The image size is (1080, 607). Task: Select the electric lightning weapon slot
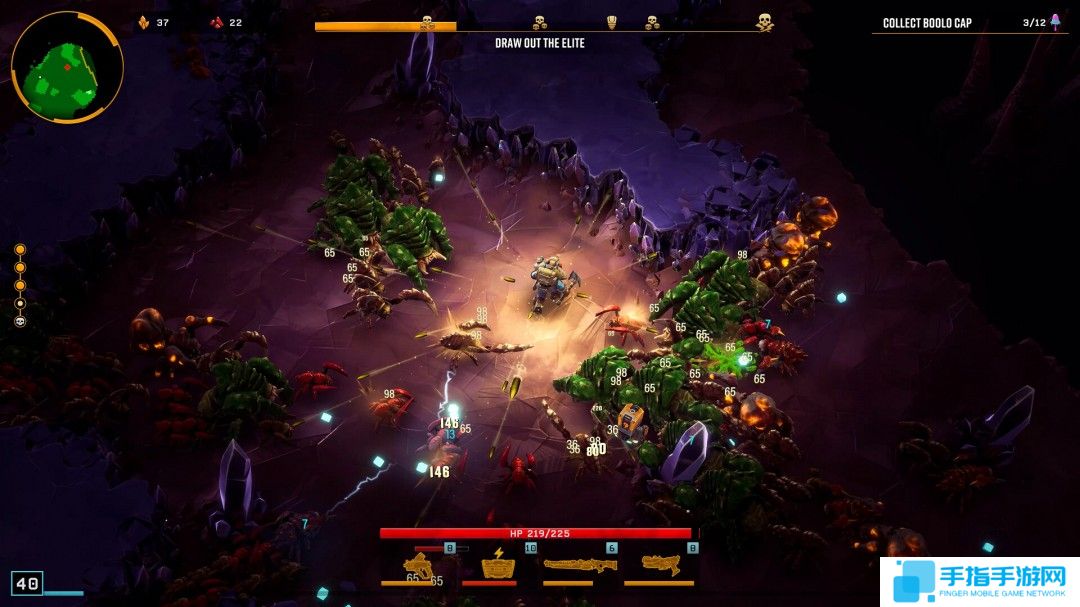[x=497, y=565]
